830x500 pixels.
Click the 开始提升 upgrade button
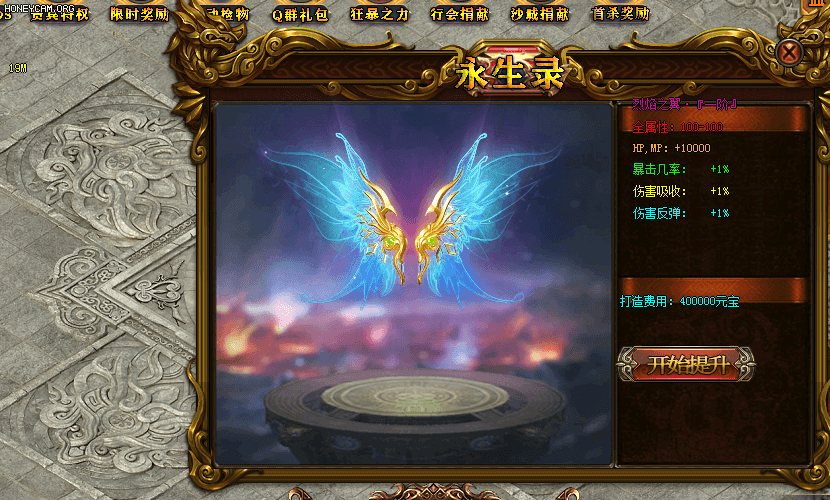[686, 364]
